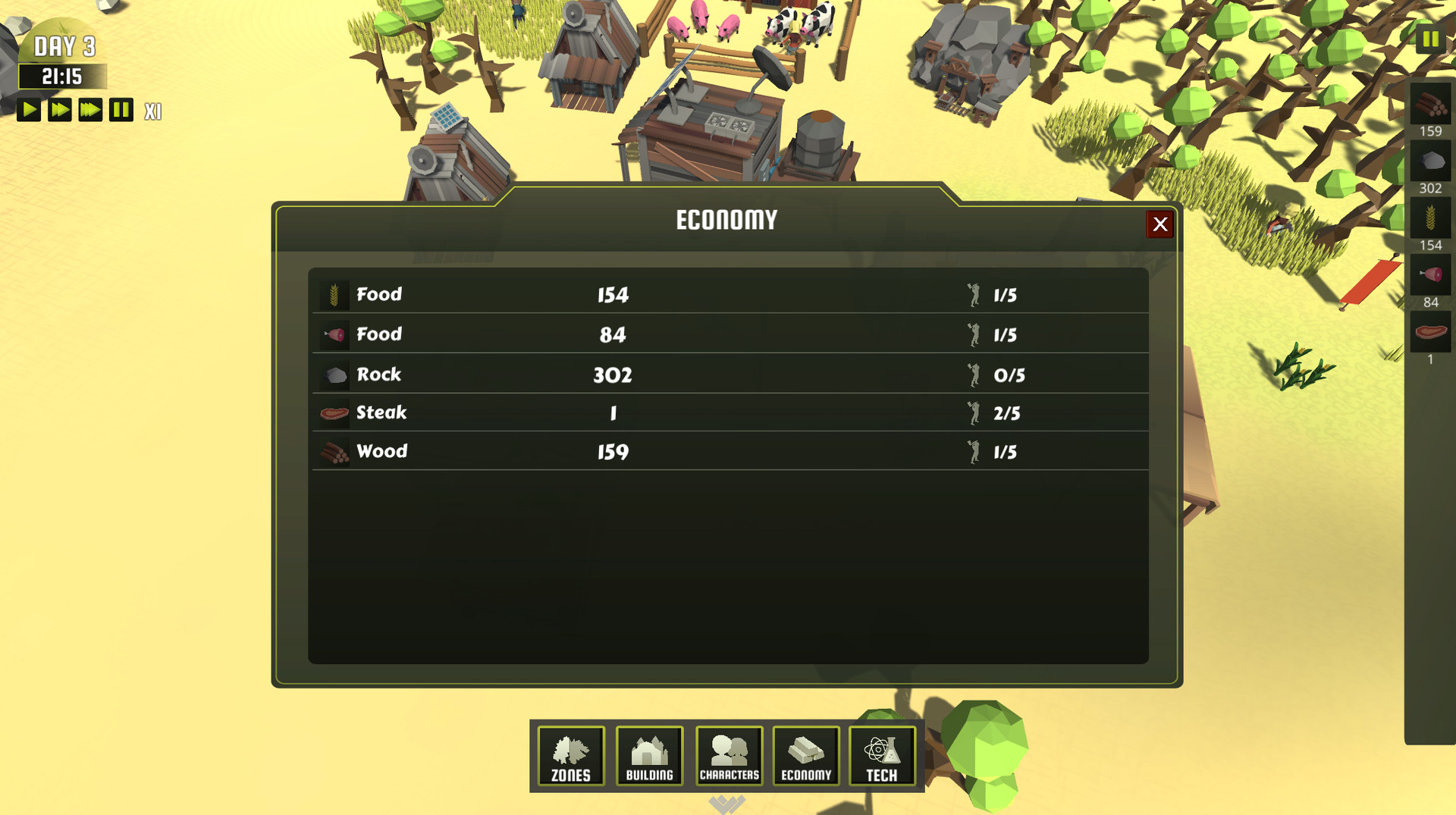1456x815 pixels.
Task: Select the fastest triple-arrow speed button
Action: tap(89, 110)
